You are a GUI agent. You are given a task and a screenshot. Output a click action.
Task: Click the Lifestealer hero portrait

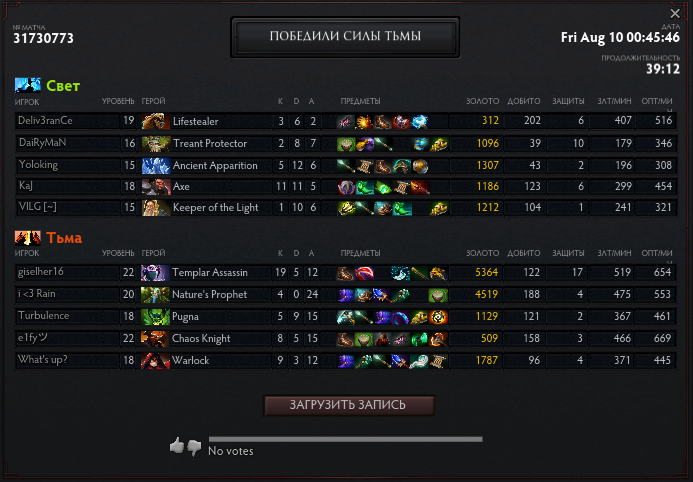click(155, 121)
